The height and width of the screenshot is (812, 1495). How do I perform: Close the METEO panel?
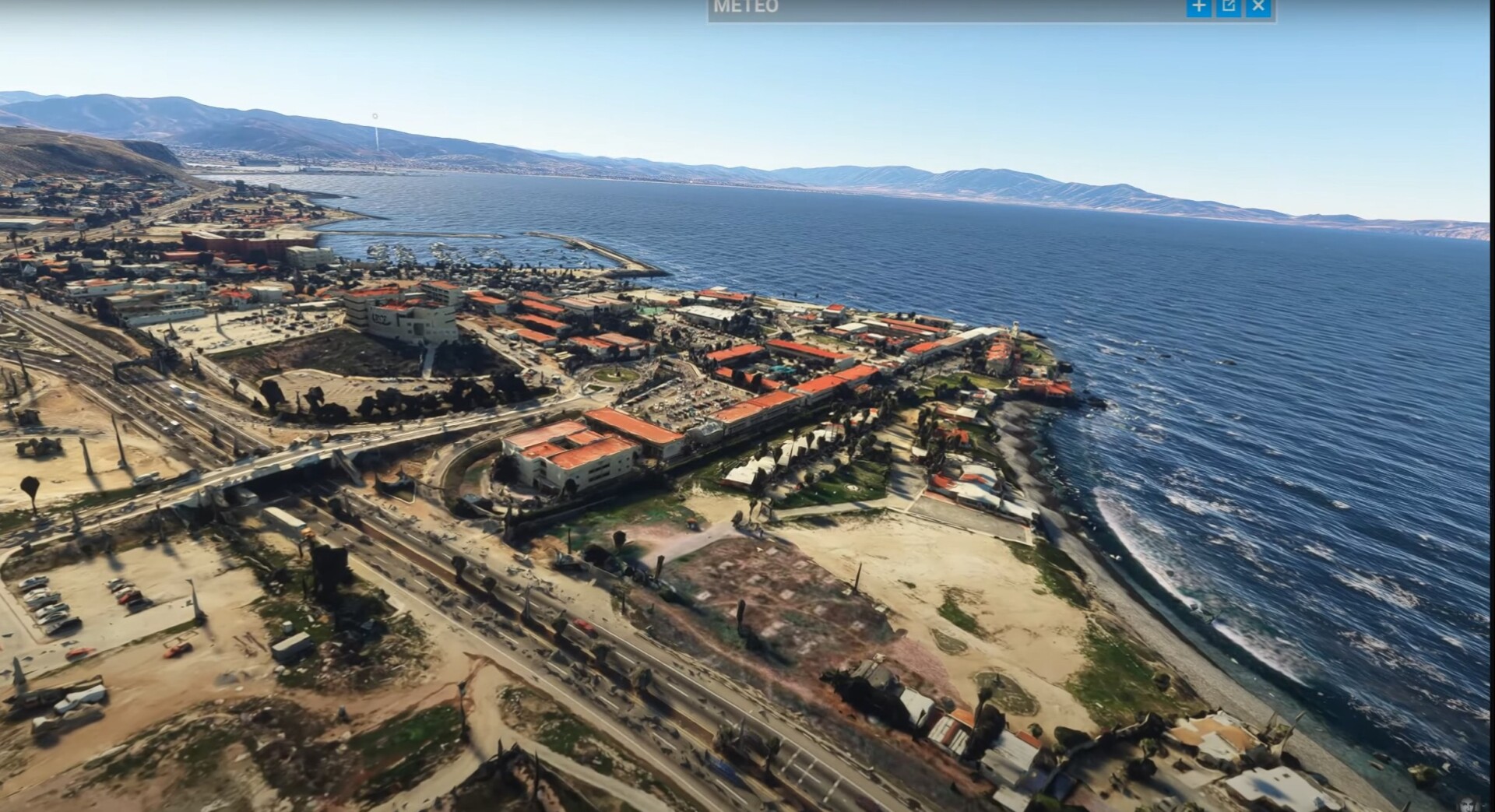(x=1258, y=7)
